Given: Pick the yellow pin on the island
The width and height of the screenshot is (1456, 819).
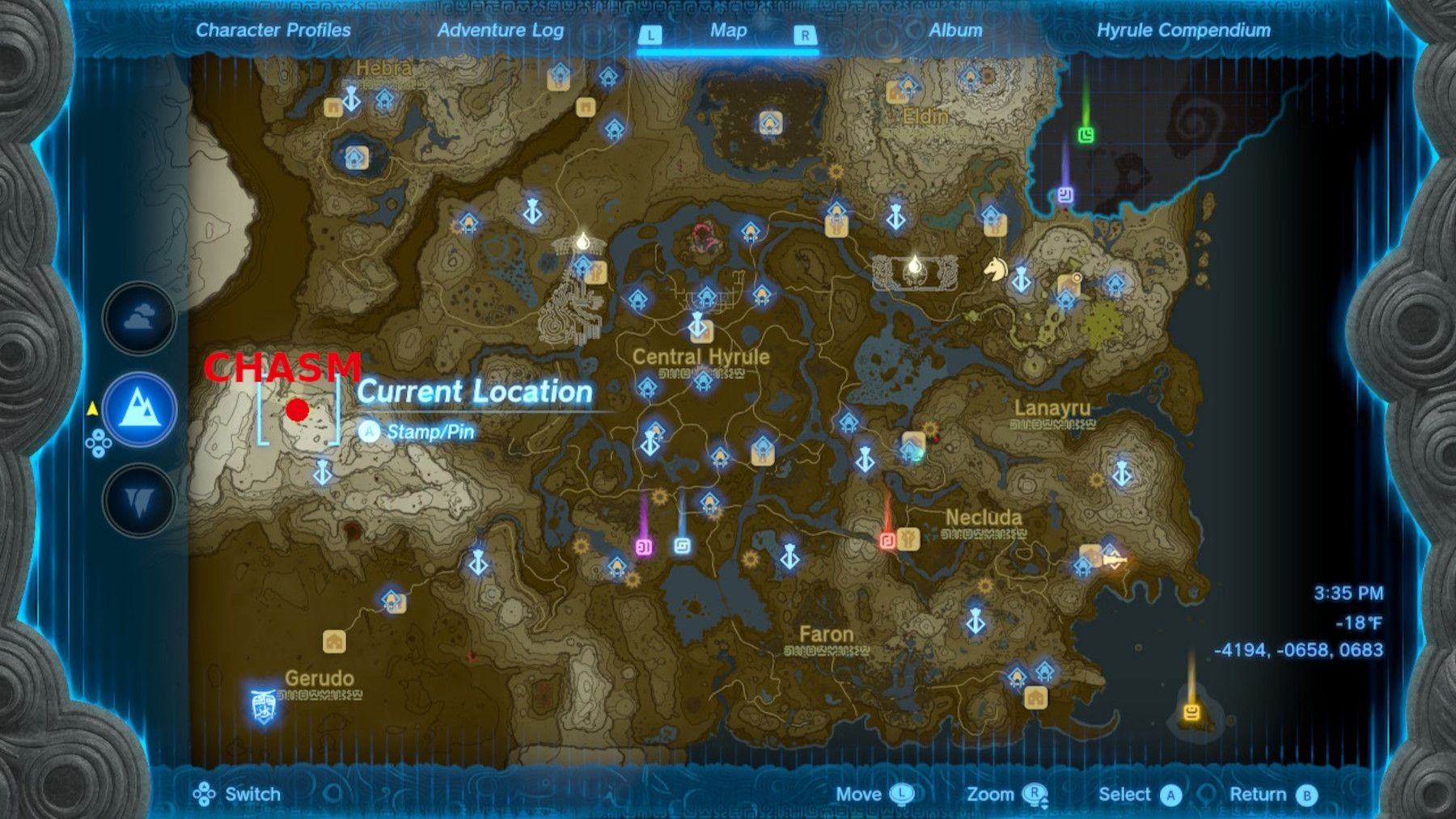Looking at the screenshot, I should pos(1191,712).
